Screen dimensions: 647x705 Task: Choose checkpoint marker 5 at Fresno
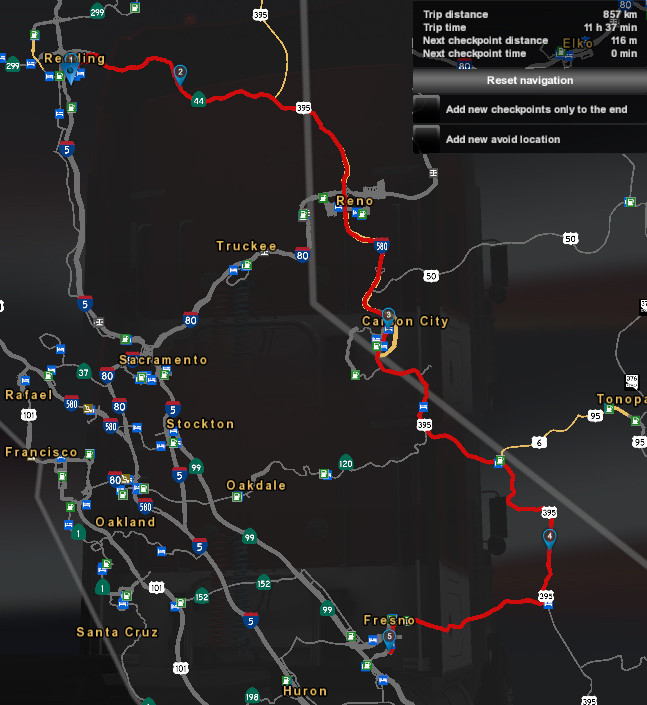click(389, 634)
